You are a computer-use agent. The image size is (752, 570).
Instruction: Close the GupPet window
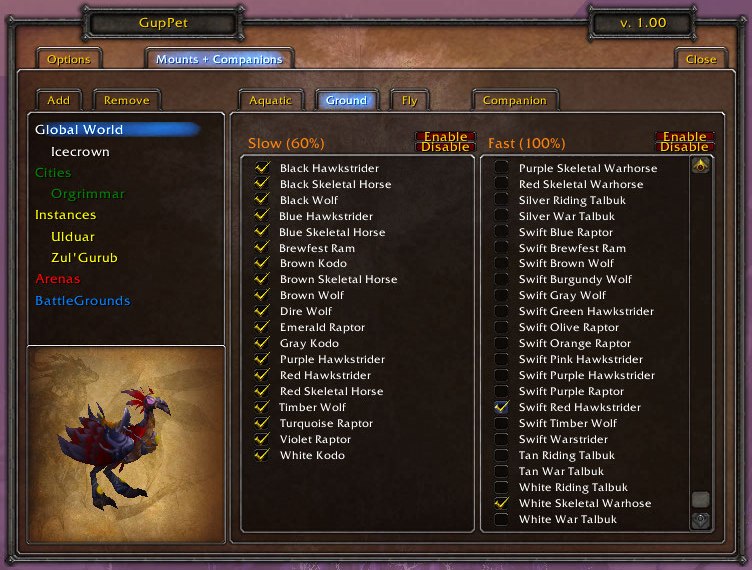coord(700,59)
